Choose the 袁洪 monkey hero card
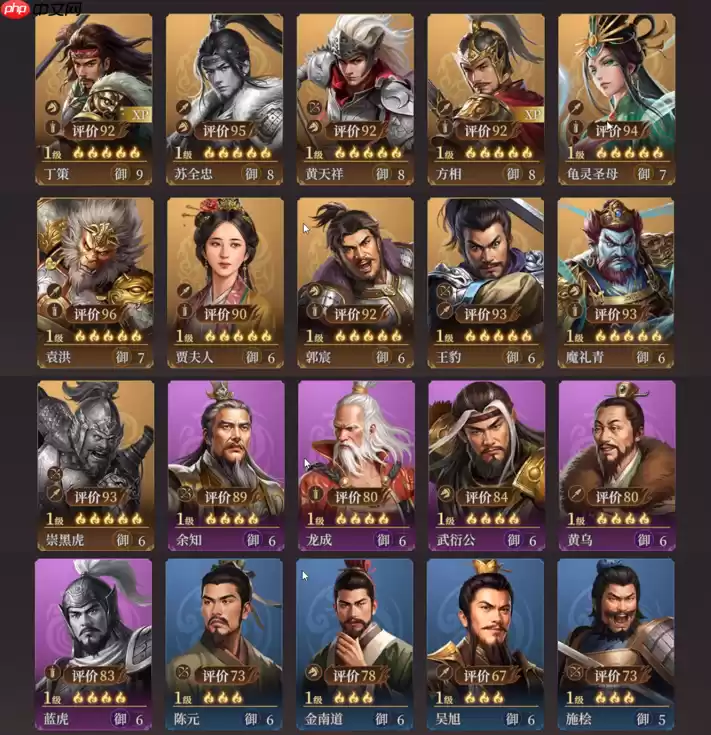 point(95,282)
